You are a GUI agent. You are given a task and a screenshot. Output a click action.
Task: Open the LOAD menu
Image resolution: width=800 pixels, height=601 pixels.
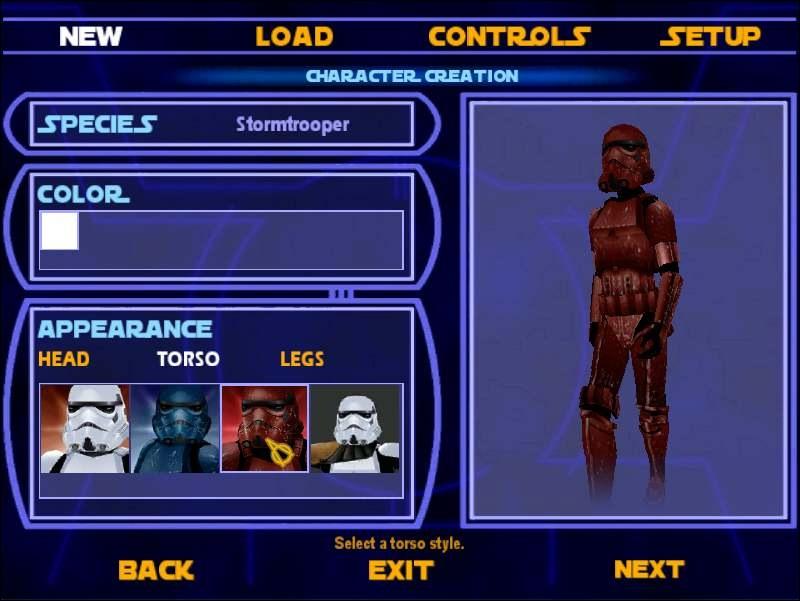tap(294, 37)
